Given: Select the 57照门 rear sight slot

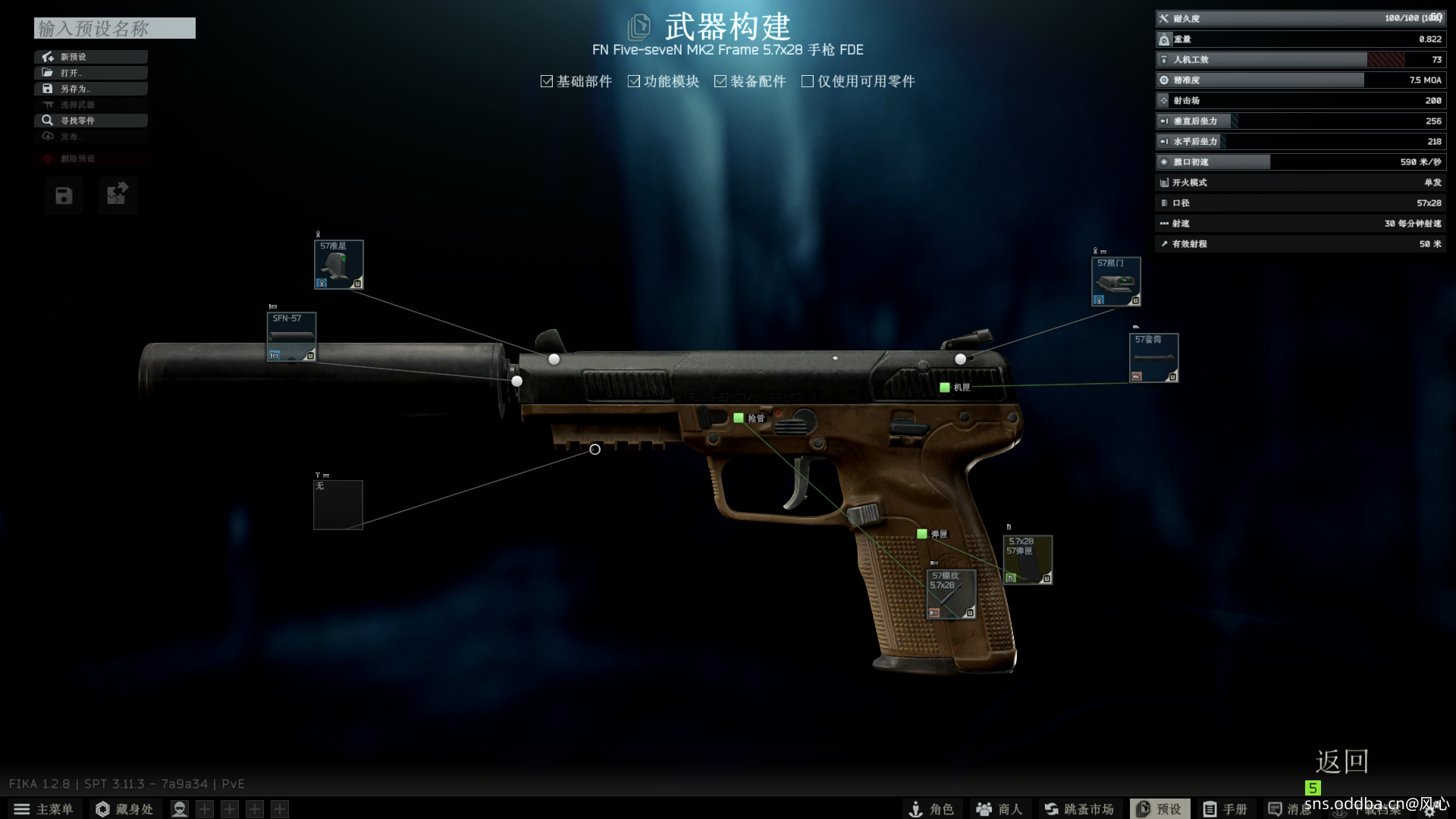Looking at the screenshot, I should (1116, 281).
